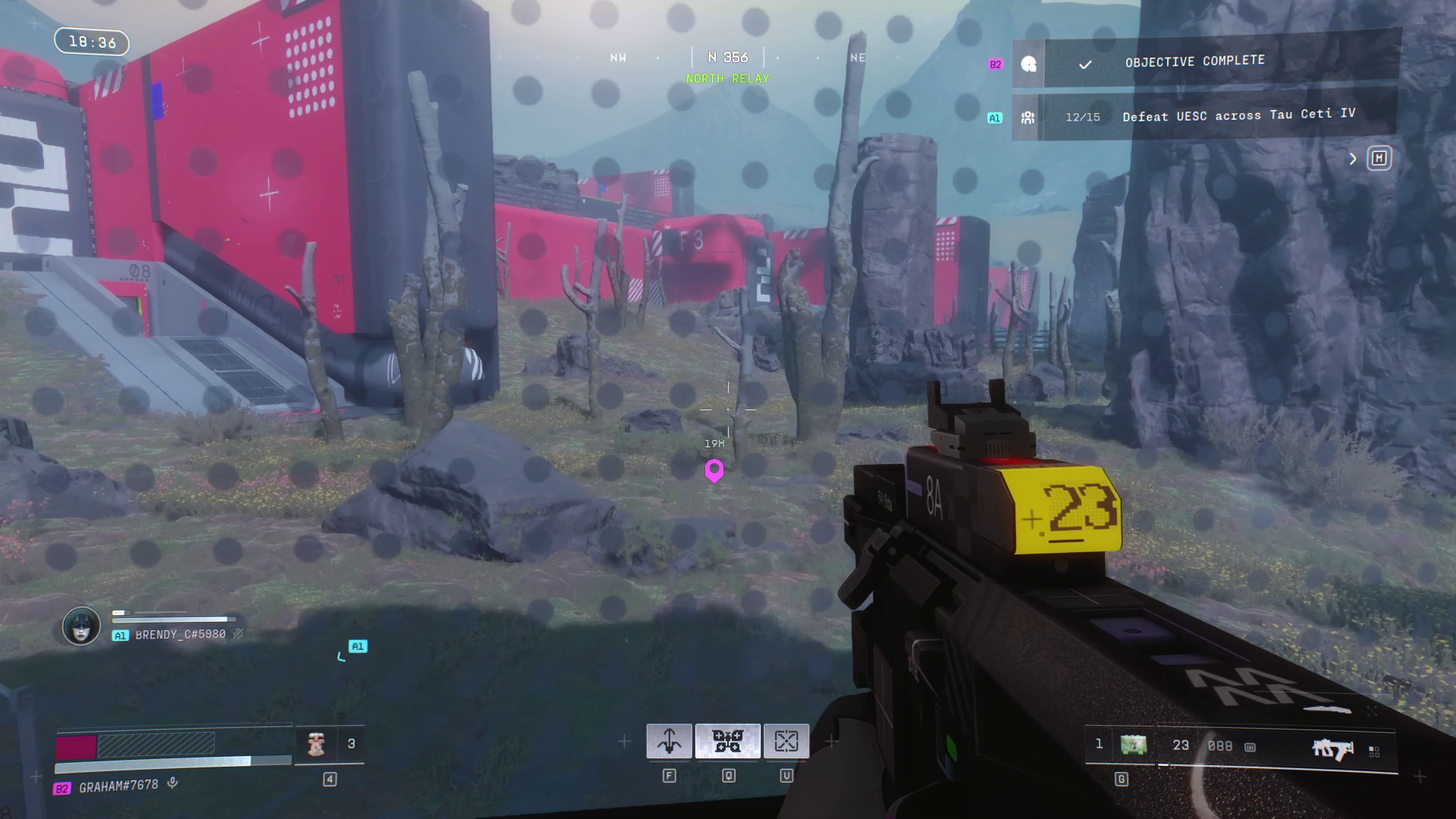Click the squad icon on the Defeat UESC objective
Image resolution: width=1456 pixels, height=819 pixels.
click(1027, 116)
